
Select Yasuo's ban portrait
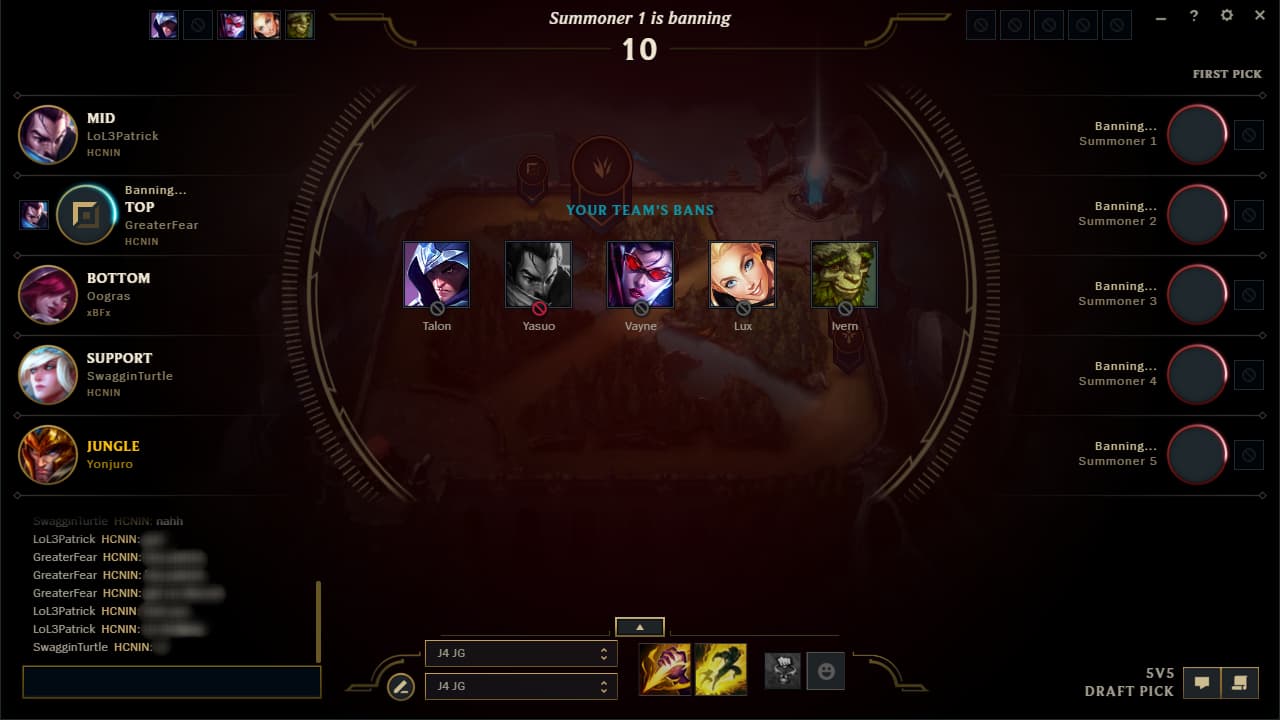[538, 272]
